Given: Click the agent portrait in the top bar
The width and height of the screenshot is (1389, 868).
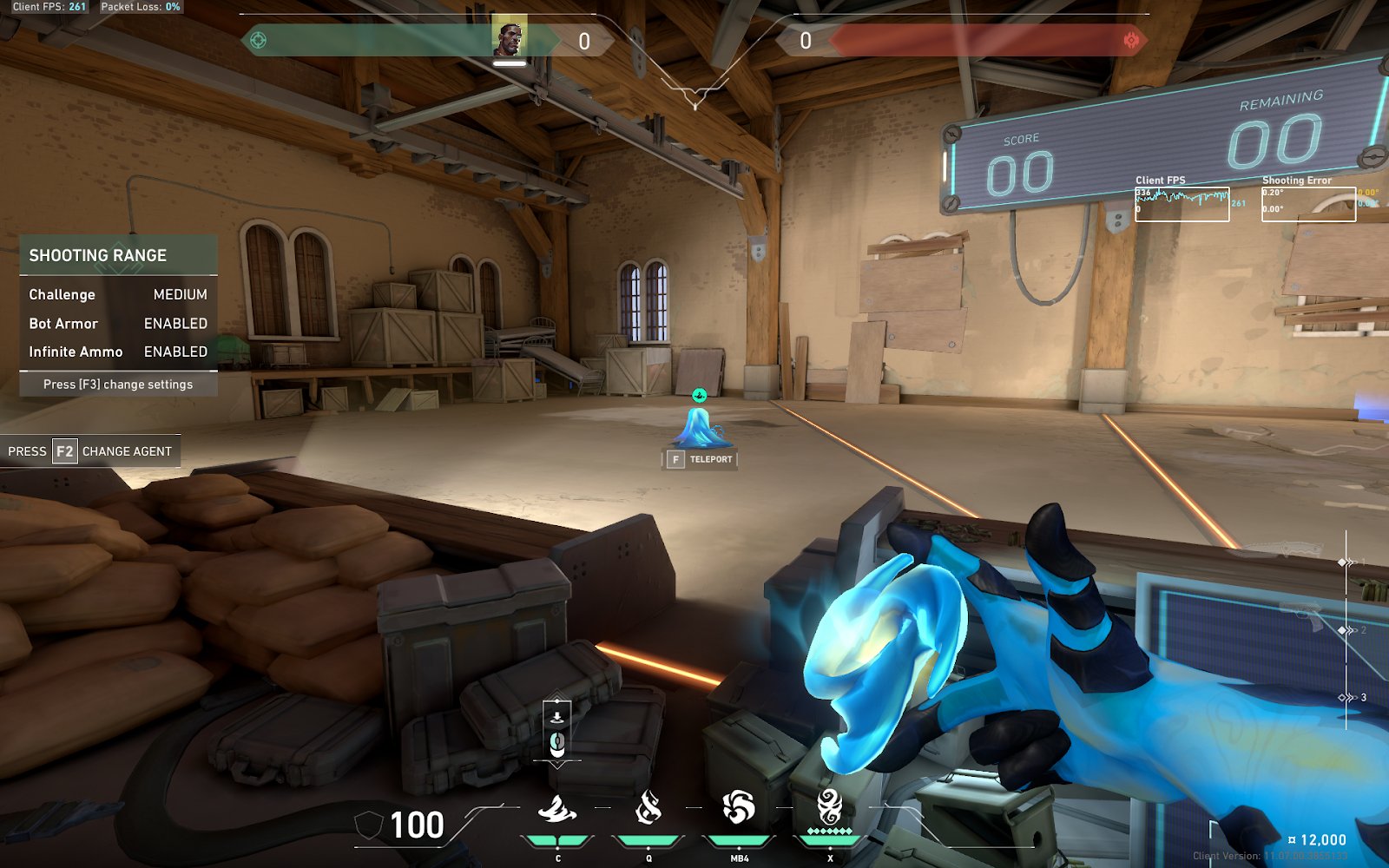Looking at the screenshot, I should click(510, 38).
